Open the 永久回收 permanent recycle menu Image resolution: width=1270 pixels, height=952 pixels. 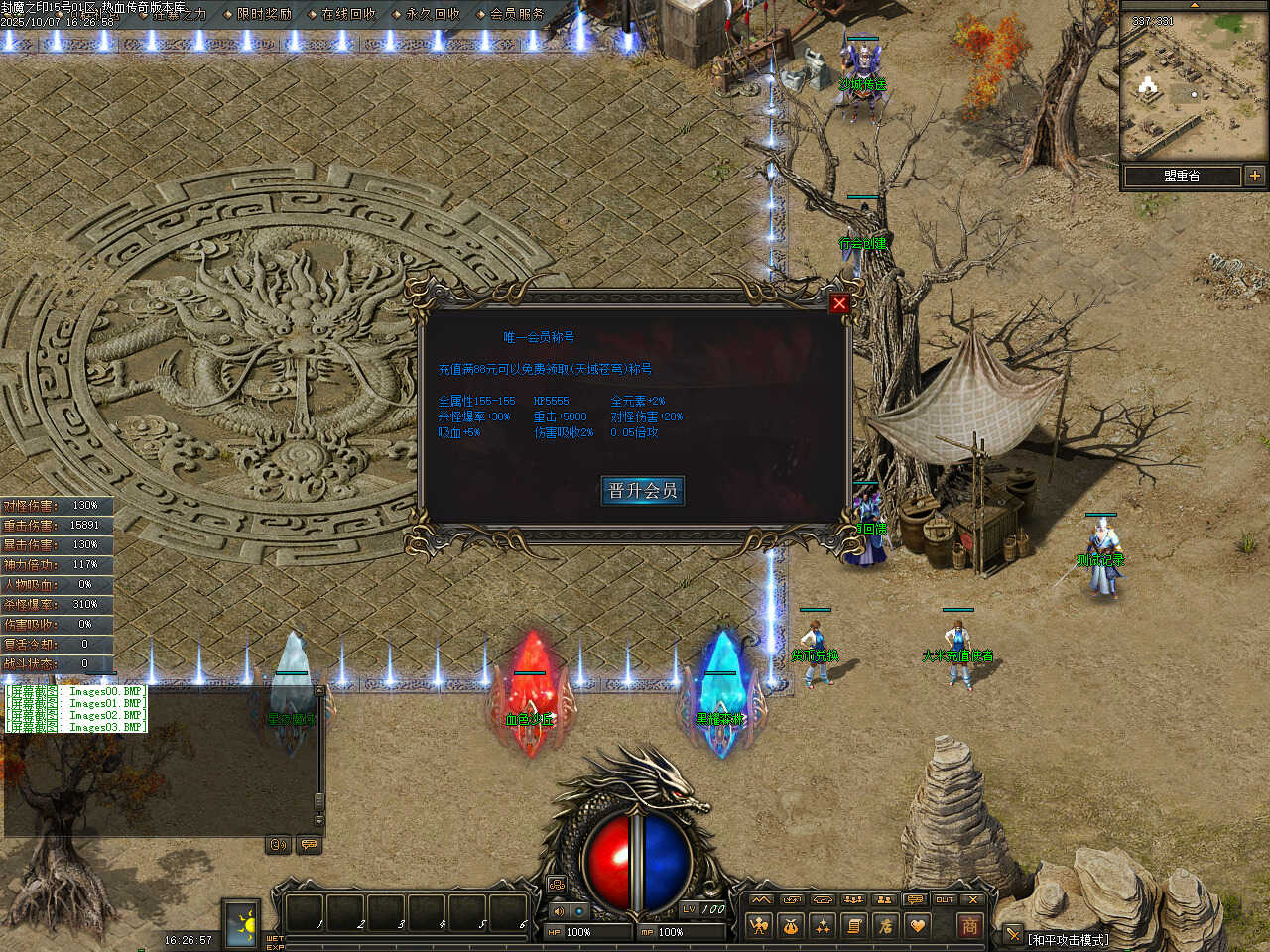[x=433, y=14]
